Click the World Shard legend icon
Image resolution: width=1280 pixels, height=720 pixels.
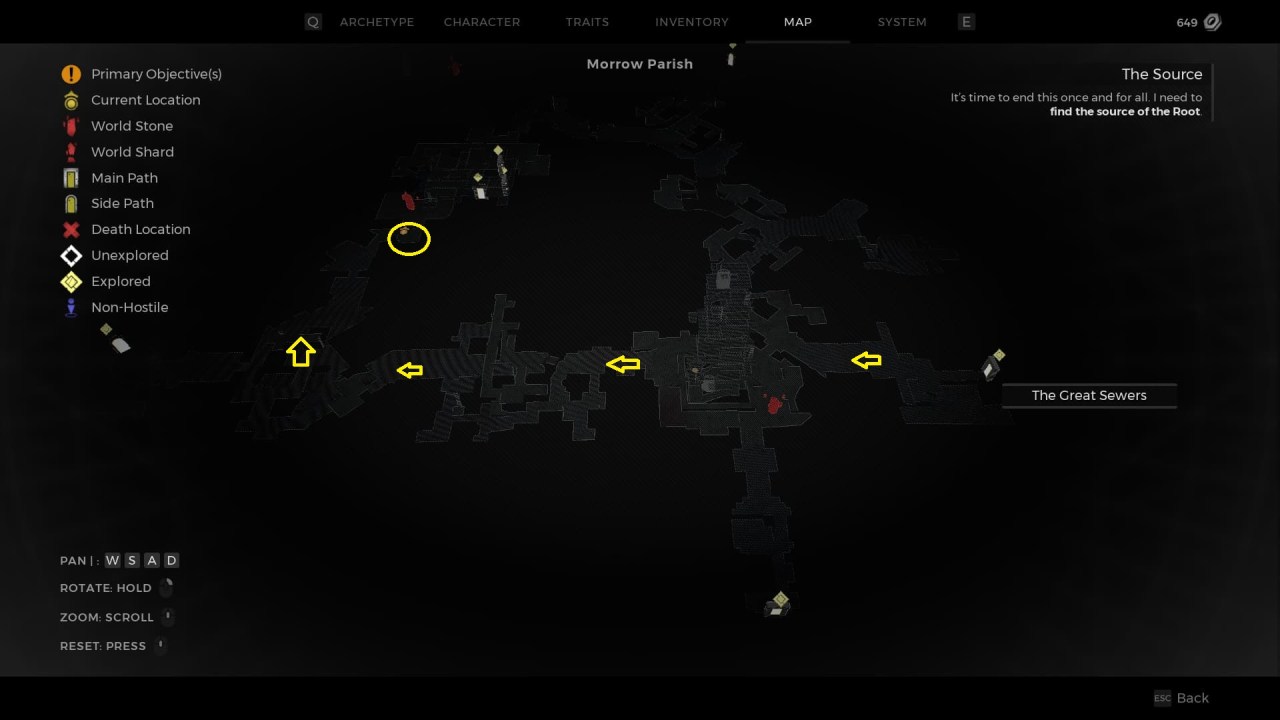tap(70, 151)
